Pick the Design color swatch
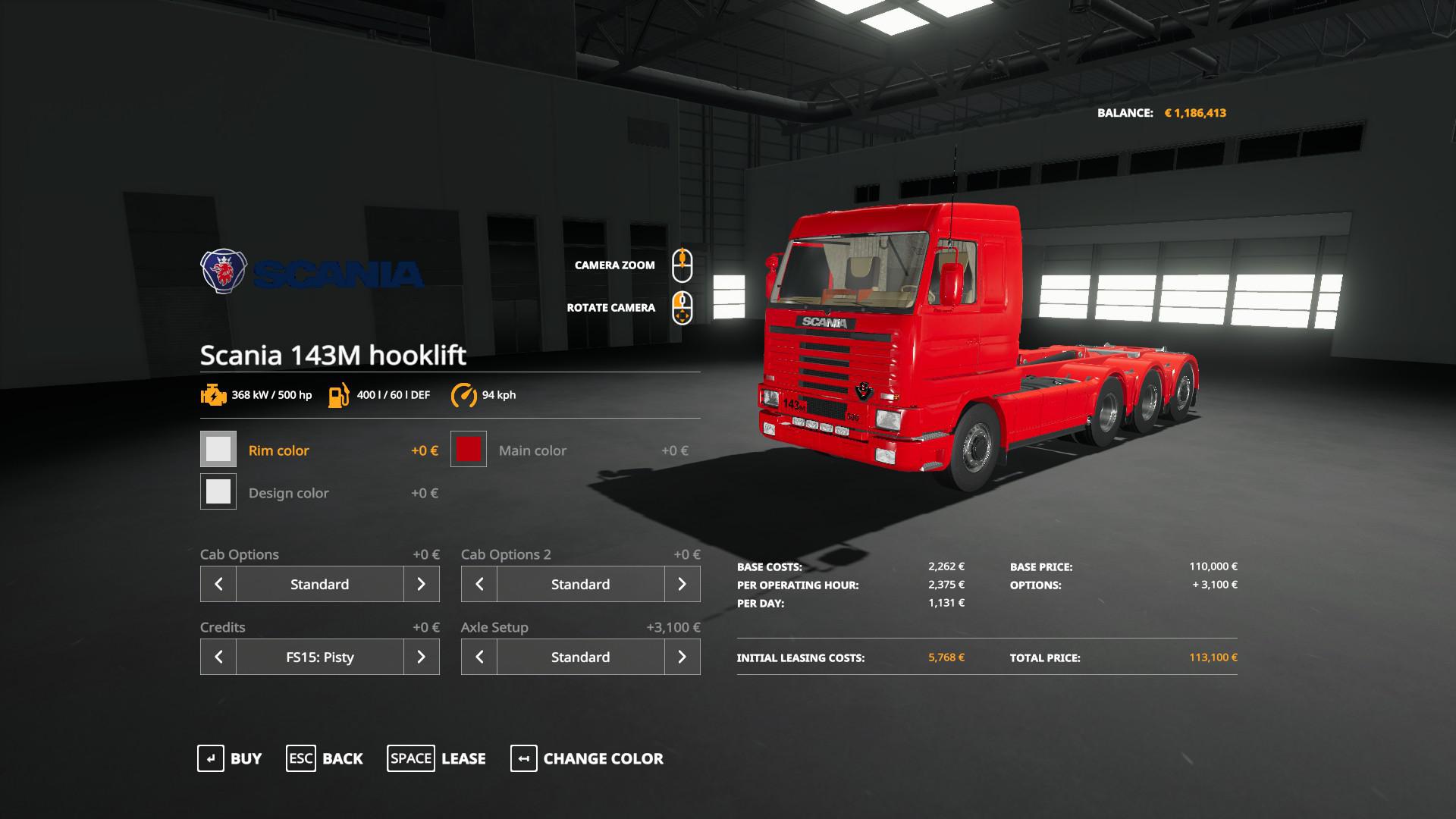Viewport: 1456px width, 819px height. point(218,492)
